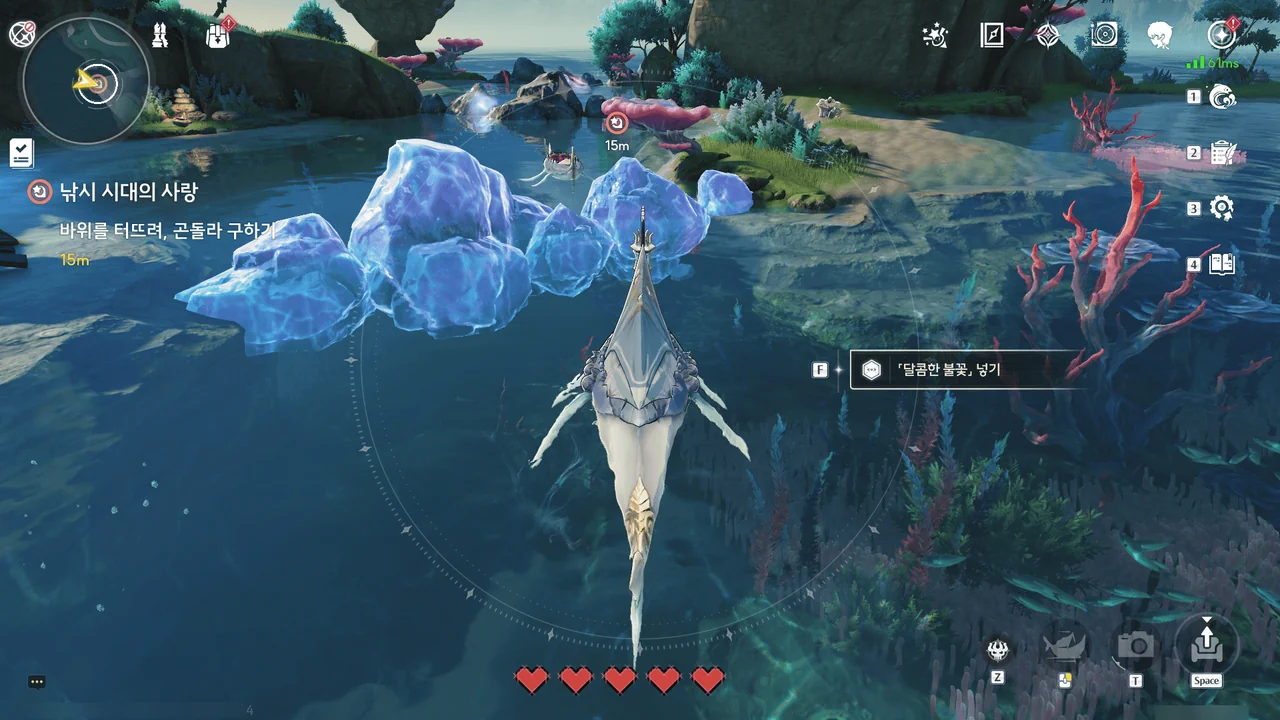Open the sparkling stars wish icon
Viewport: 1280px width, 720px height.
pos(935,36)
